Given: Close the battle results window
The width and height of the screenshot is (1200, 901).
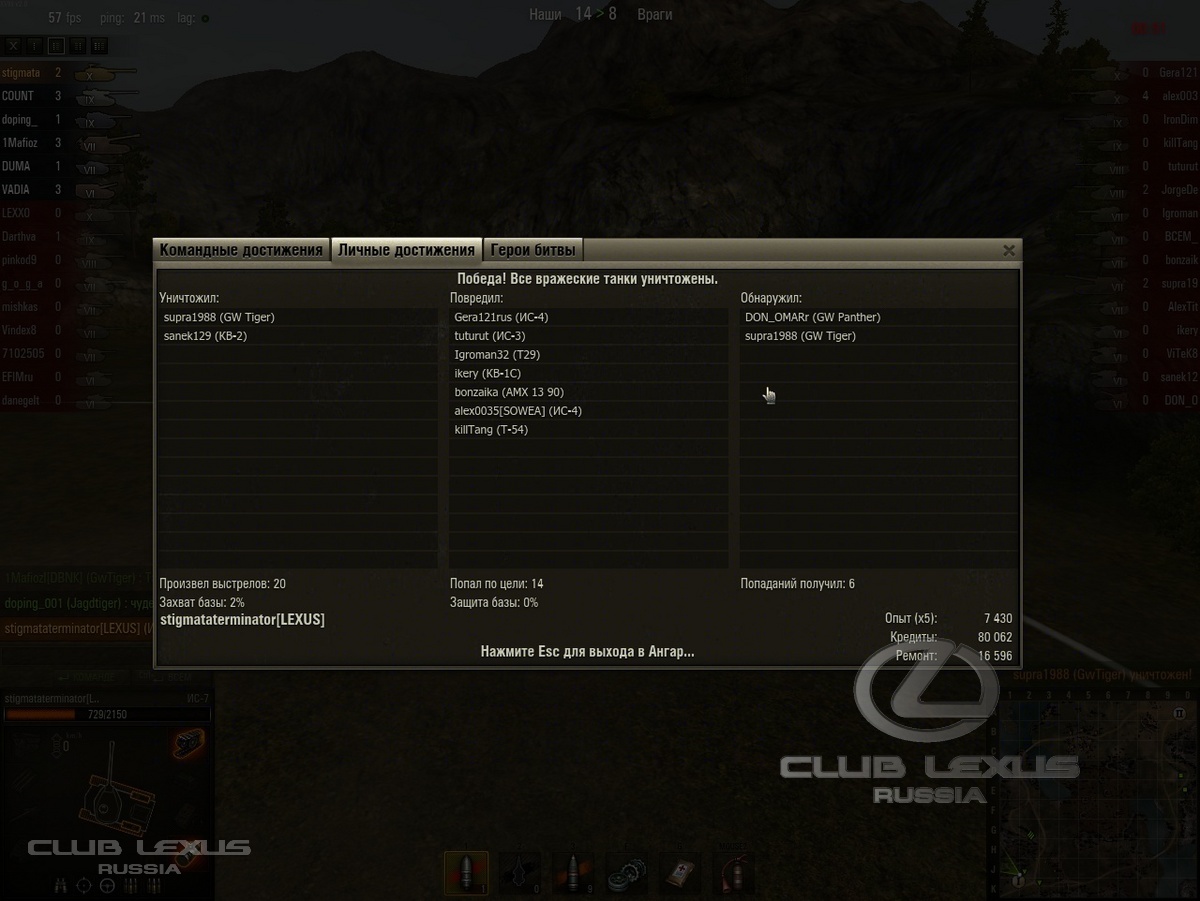Looking at the screenshot, I should tap(1009, 250).
